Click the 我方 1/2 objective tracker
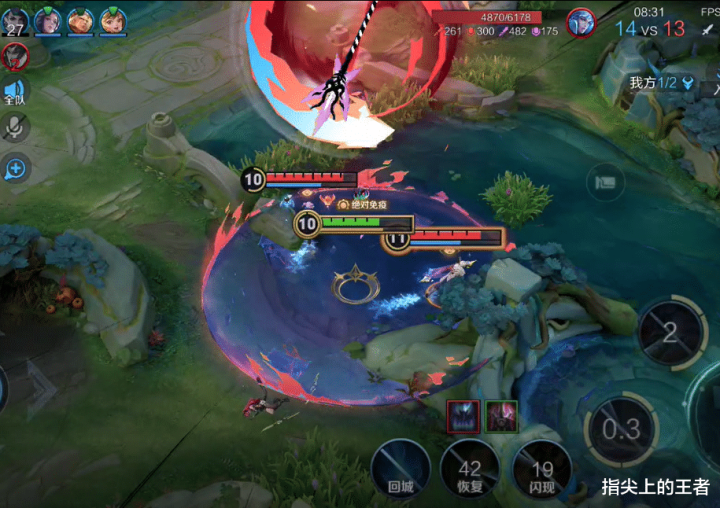Screen dimensions: 720x508 662,83
